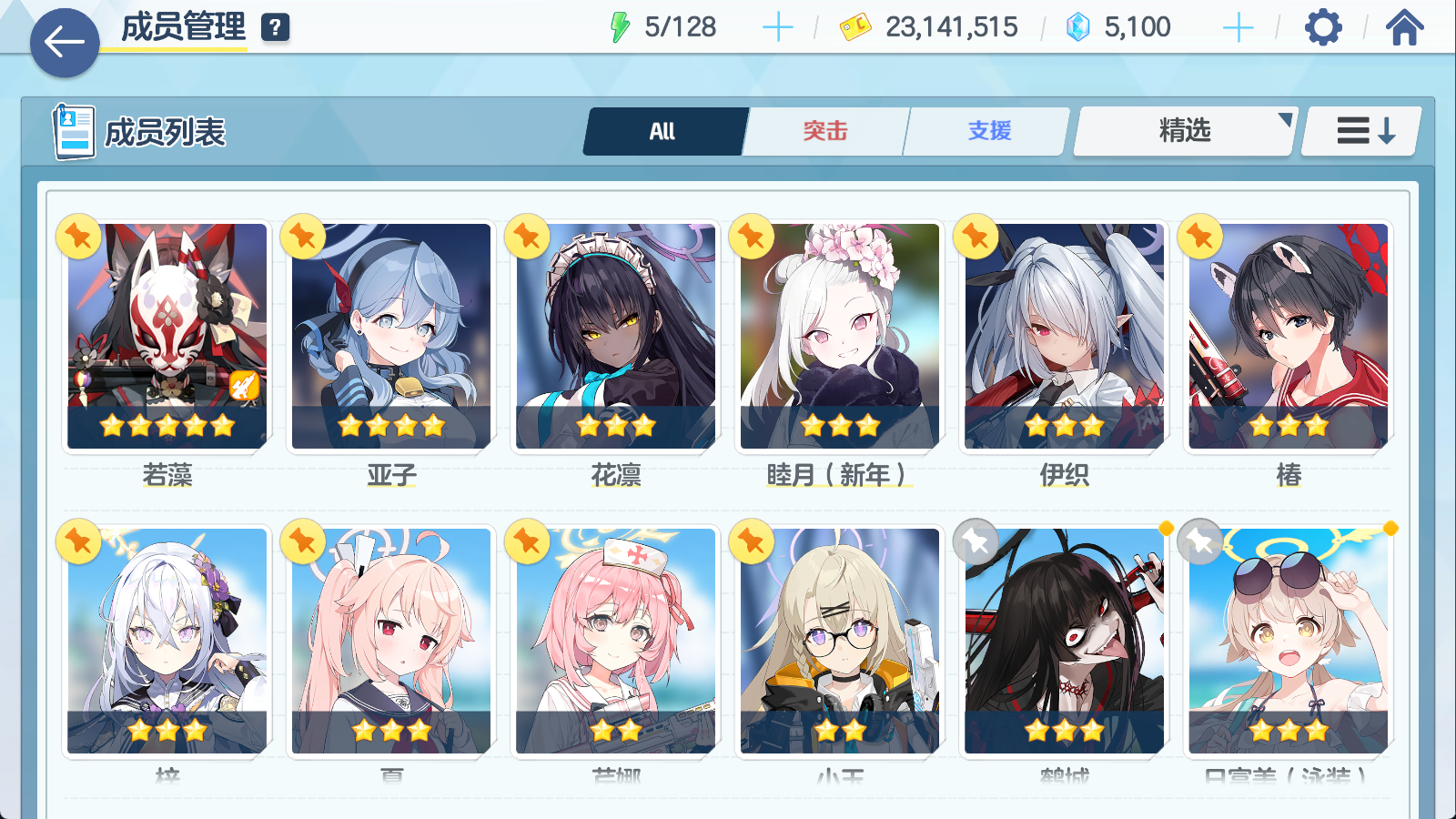1456x819 pixels.
Task: Open the sort order icon
Action: [1360, 130]
